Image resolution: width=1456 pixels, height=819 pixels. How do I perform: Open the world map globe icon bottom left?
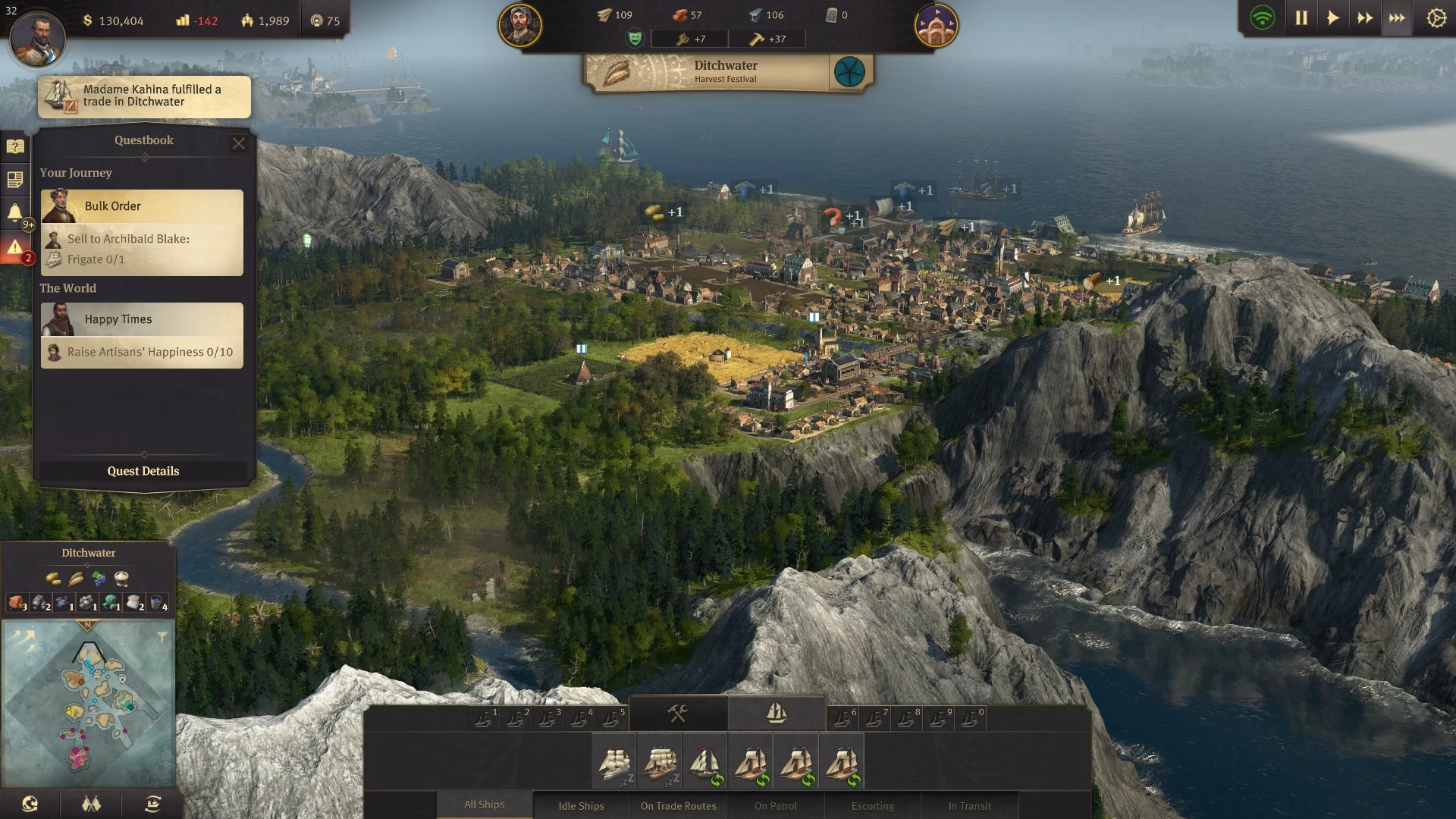tap(28, 804)
